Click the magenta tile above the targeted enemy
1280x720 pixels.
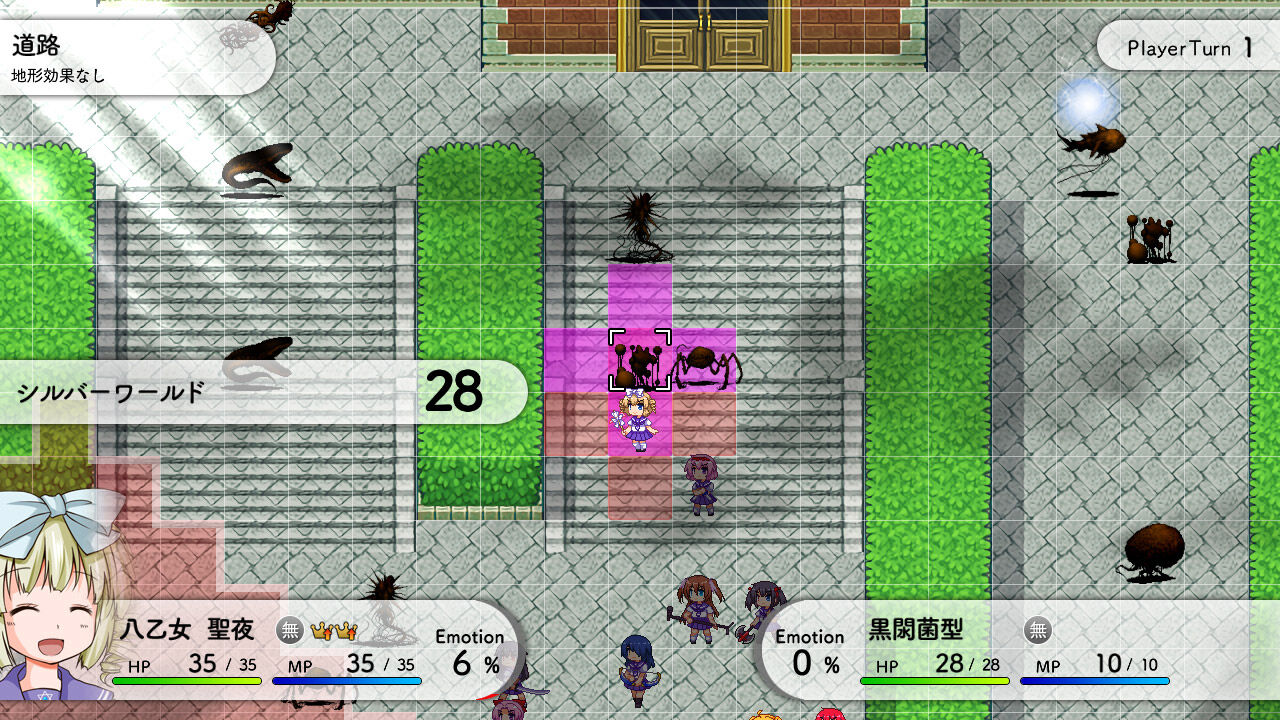(x=640, y=295)
